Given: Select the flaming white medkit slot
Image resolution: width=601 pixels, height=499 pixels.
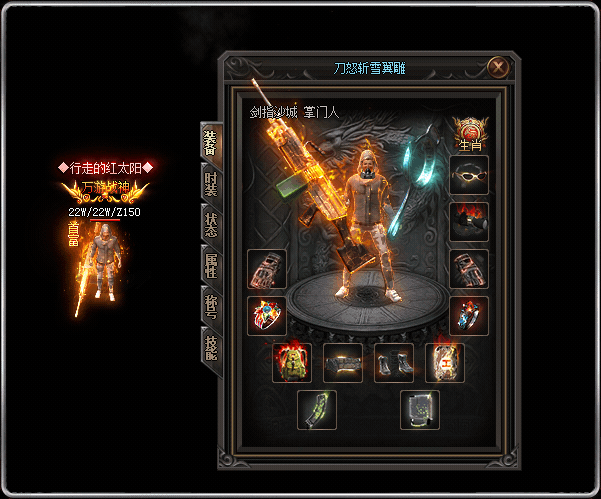Looking at the screenshot, I should pyautogui.click(x=445, y=363).
